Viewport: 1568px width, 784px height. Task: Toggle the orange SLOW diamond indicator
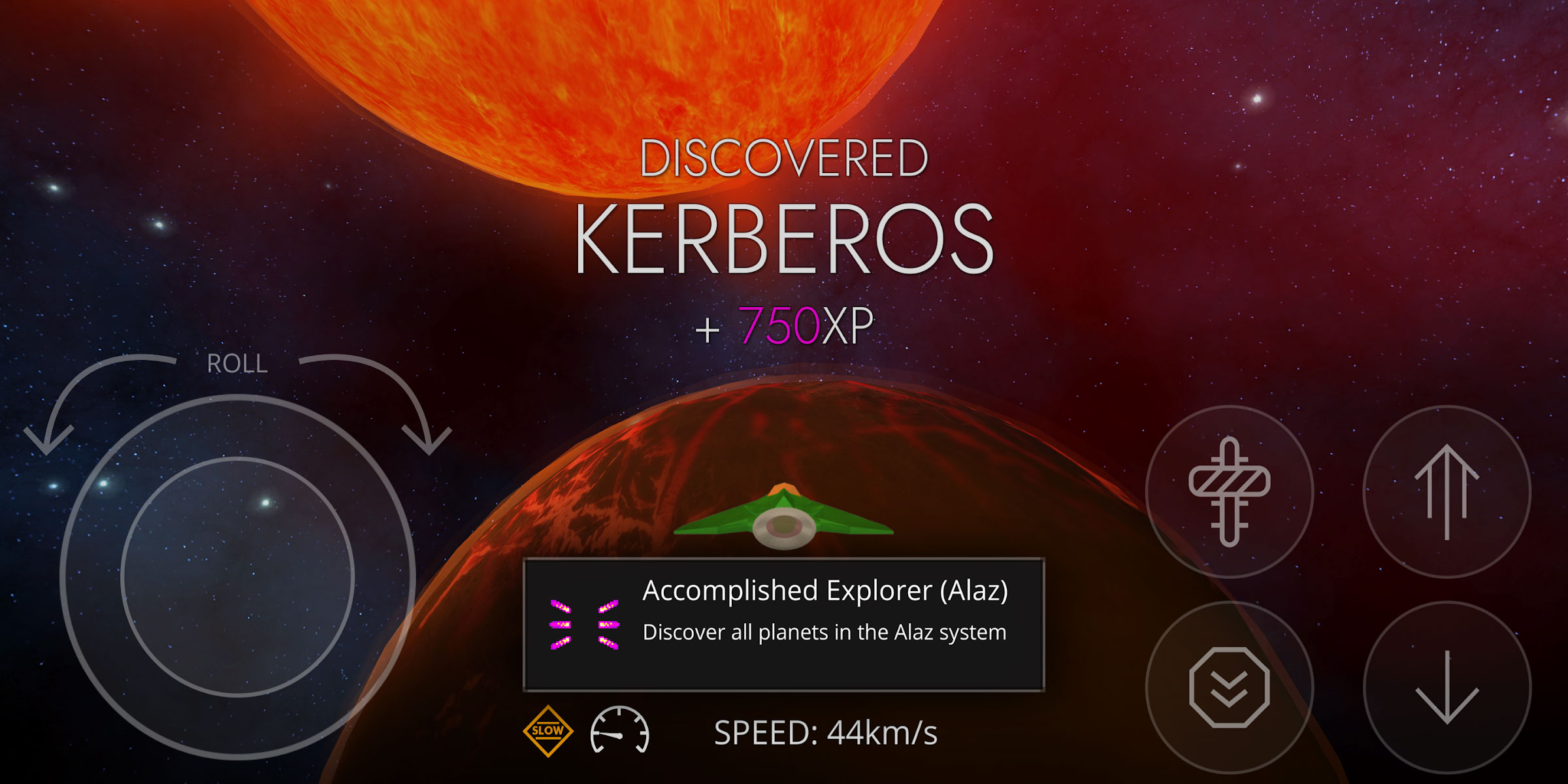click(547, 731)
